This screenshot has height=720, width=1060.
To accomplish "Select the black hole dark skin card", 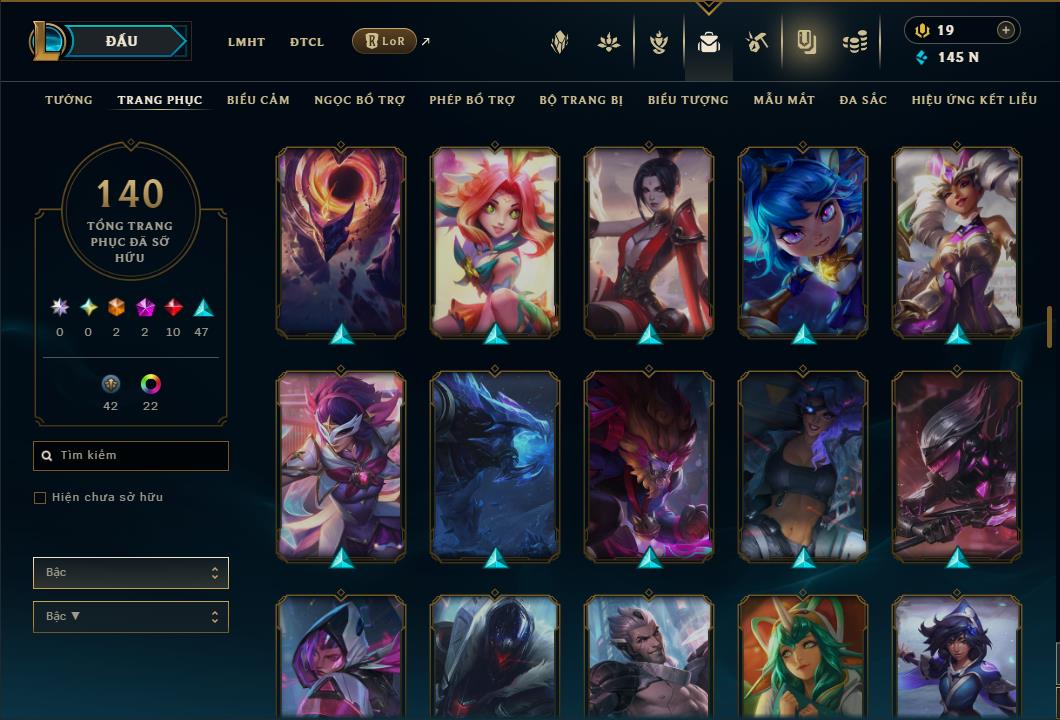I will (x=340, y=240).
